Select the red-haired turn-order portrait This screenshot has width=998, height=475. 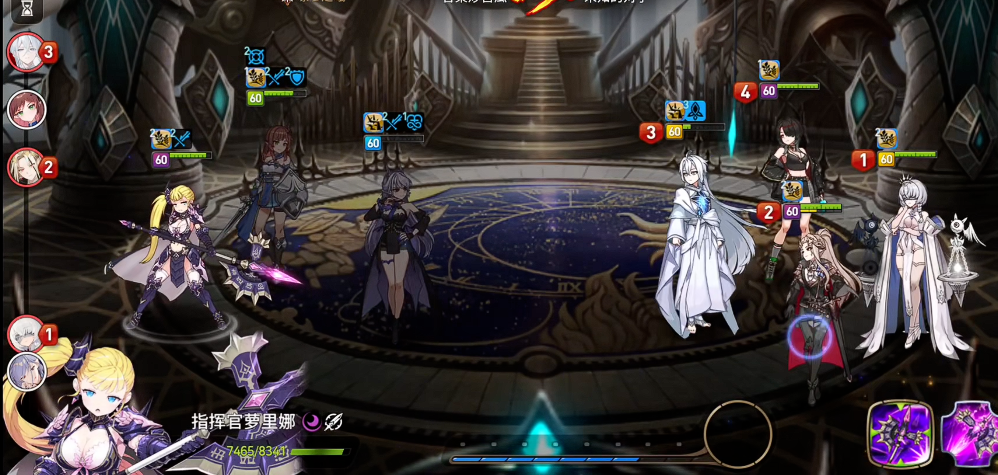pyautogui.click(x=26, y=109)
